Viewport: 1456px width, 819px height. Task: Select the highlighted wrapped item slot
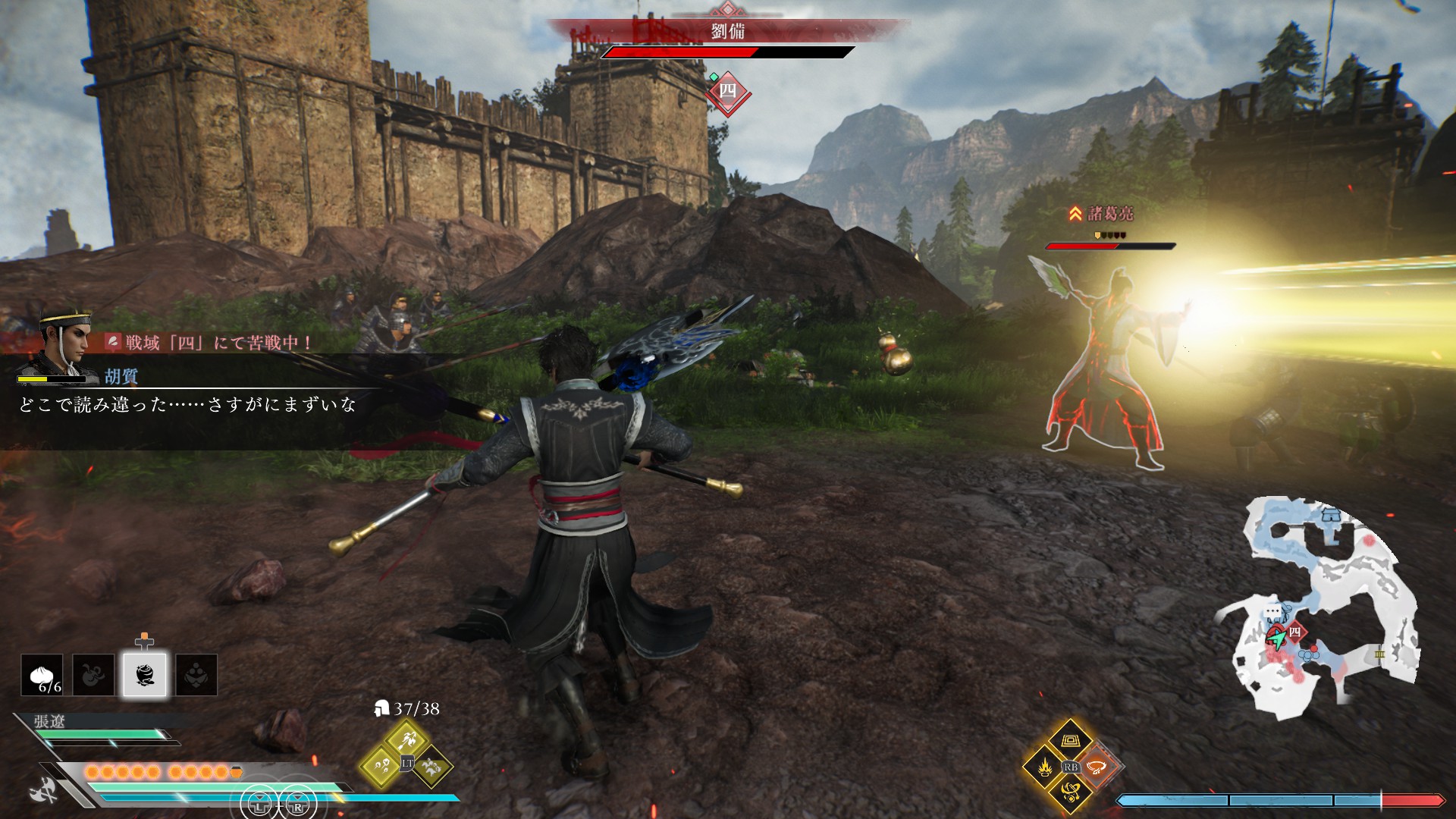pos(145,675)
